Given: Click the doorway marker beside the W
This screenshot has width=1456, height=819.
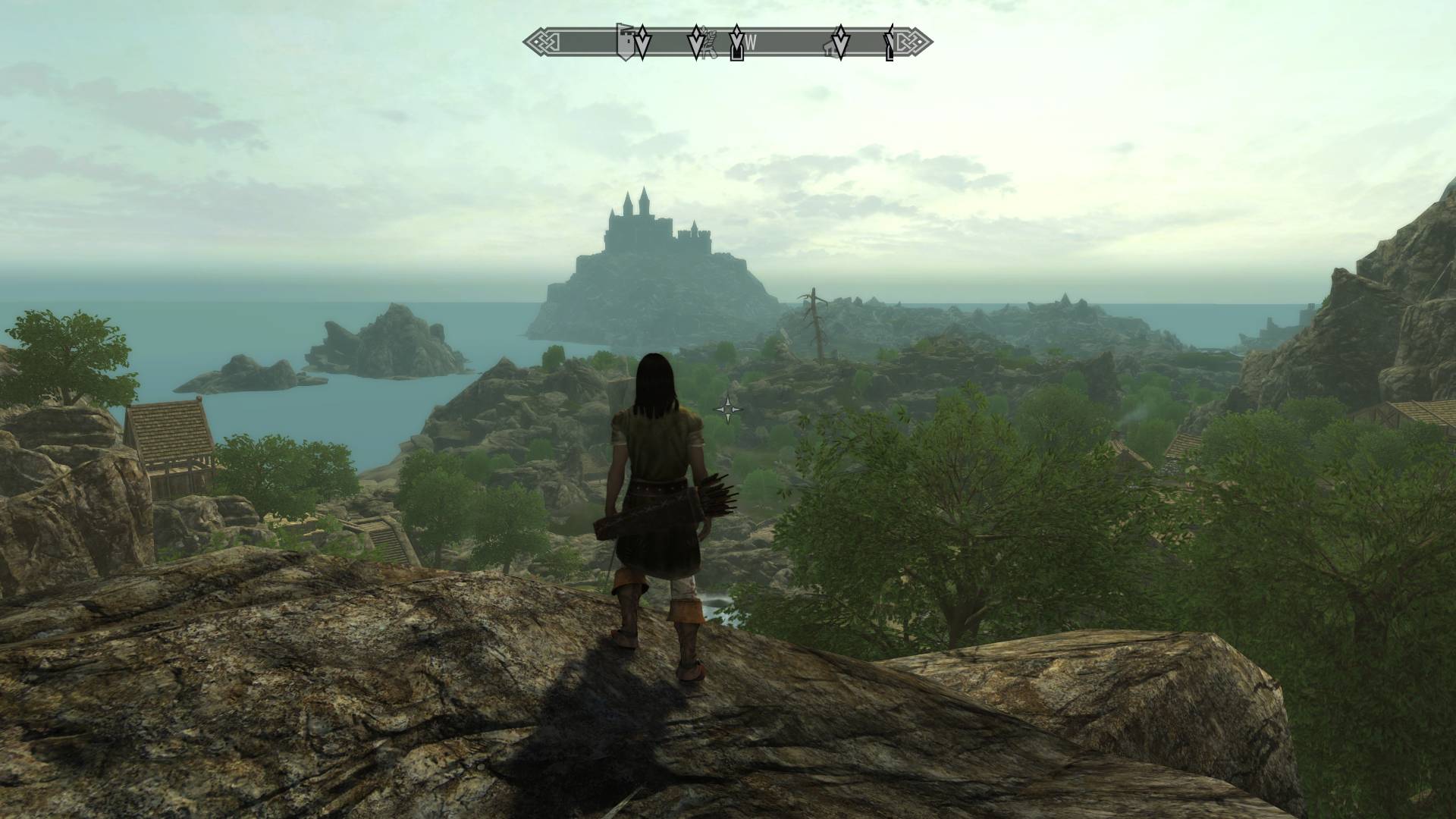Looking at the screenshot, I should click(x=736, y=50).
